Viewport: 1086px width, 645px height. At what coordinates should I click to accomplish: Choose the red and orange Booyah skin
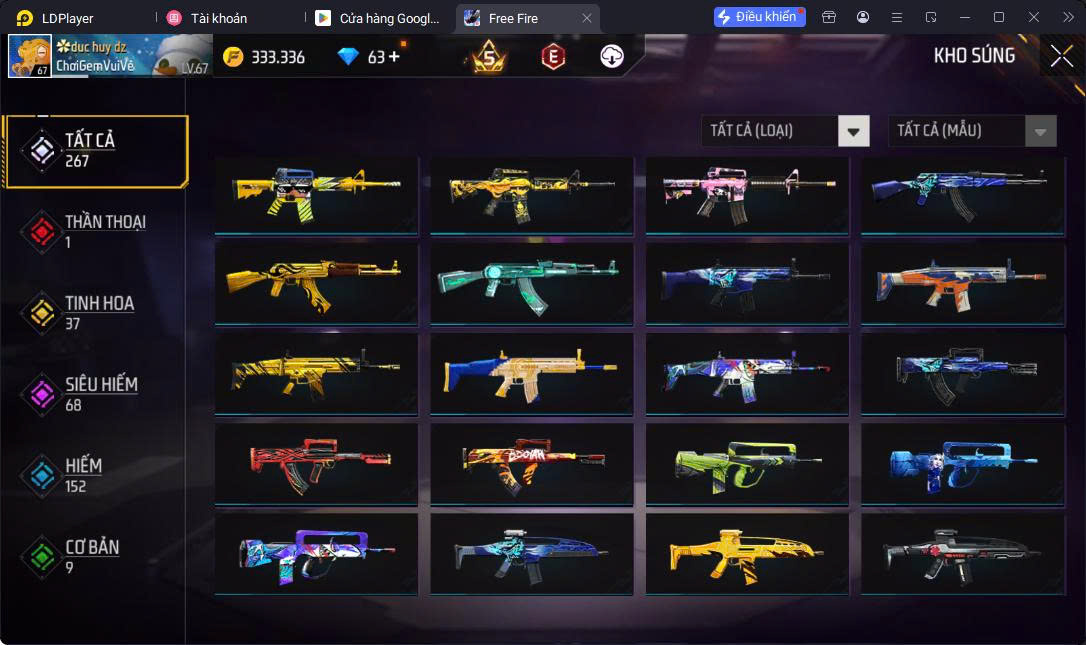pos(531,463)
